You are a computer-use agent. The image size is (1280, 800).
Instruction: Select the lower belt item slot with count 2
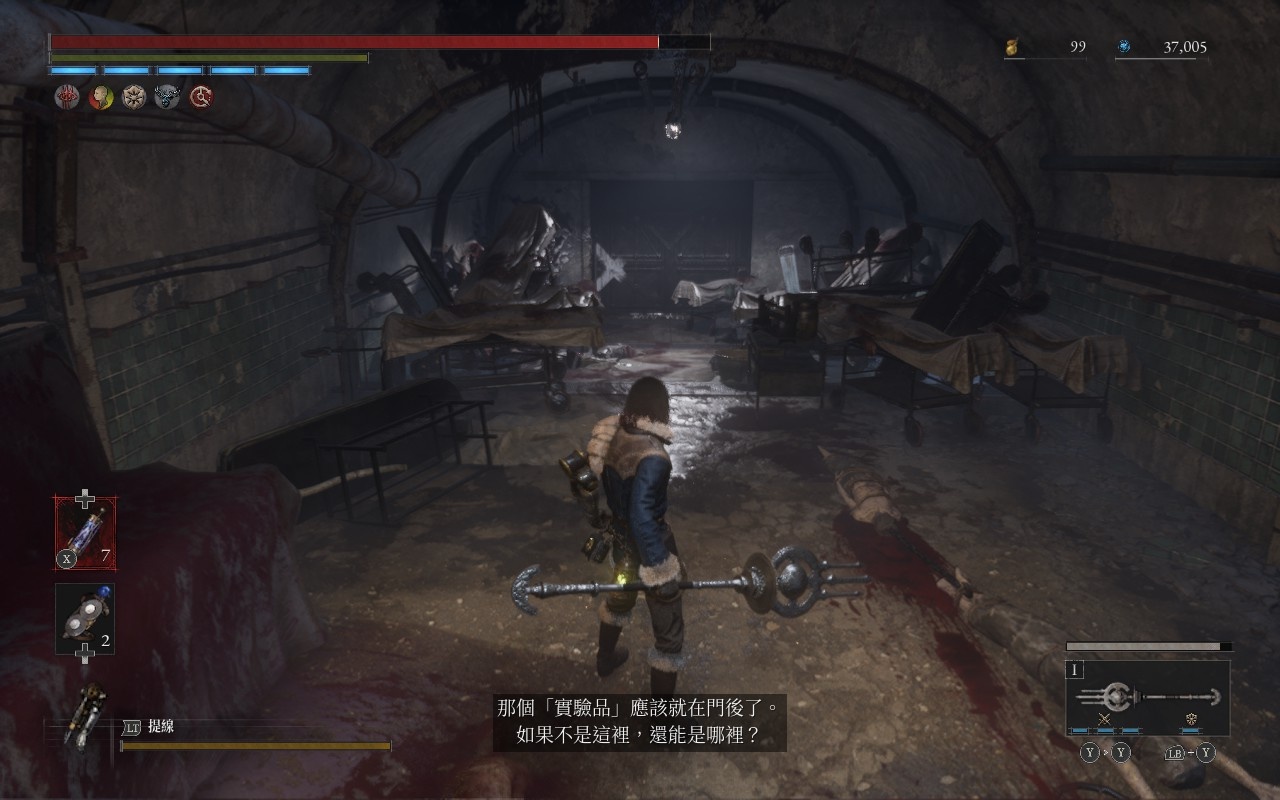(x=85, y=619)
